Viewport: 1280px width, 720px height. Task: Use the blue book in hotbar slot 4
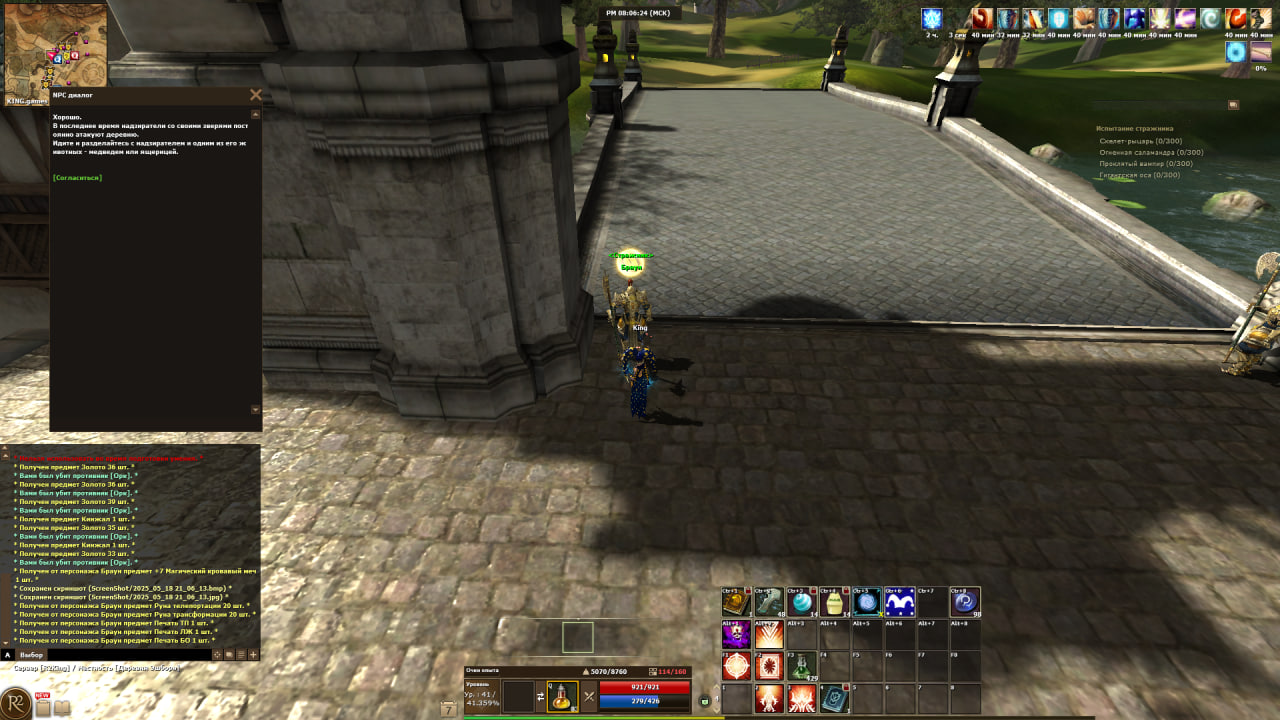pos(833,698)
